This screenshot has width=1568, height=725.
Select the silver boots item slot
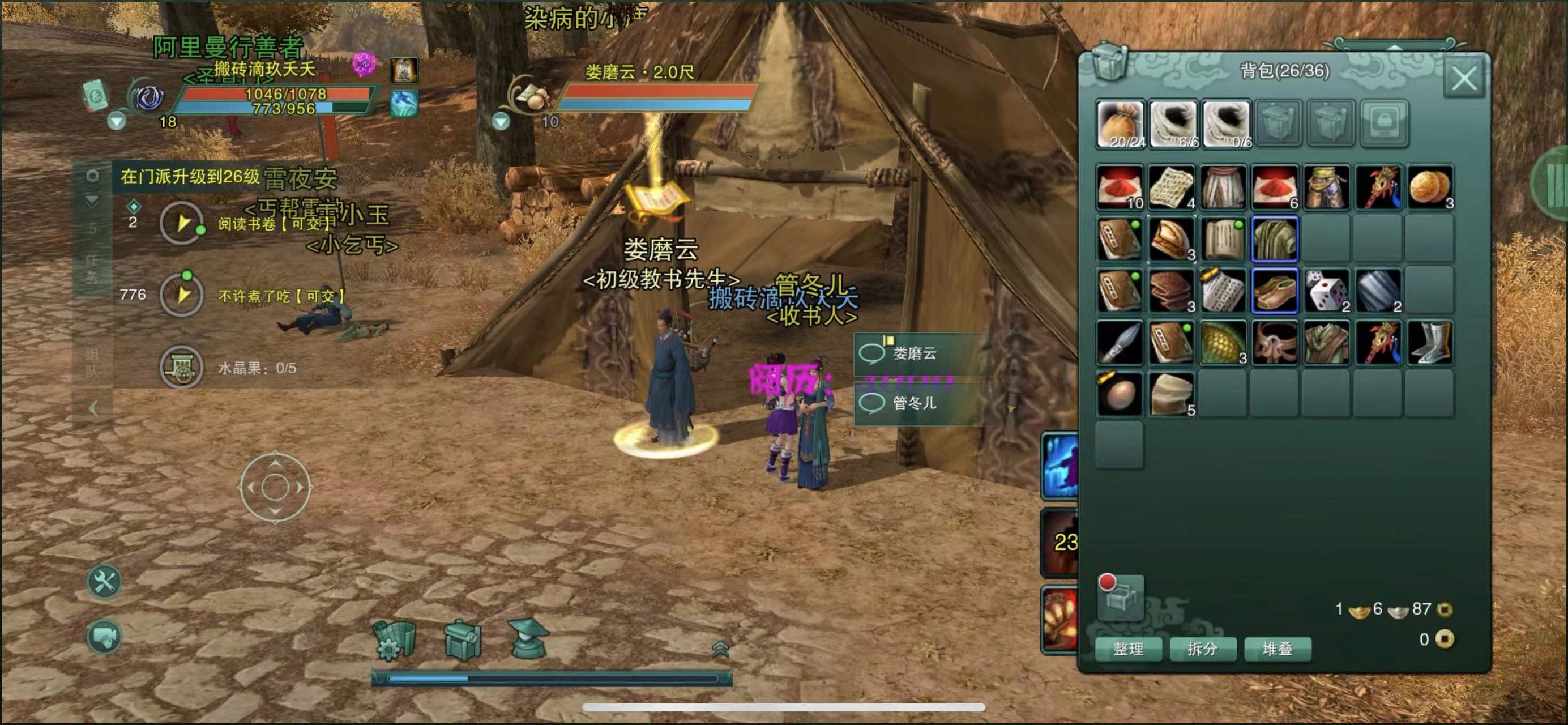1429,343
